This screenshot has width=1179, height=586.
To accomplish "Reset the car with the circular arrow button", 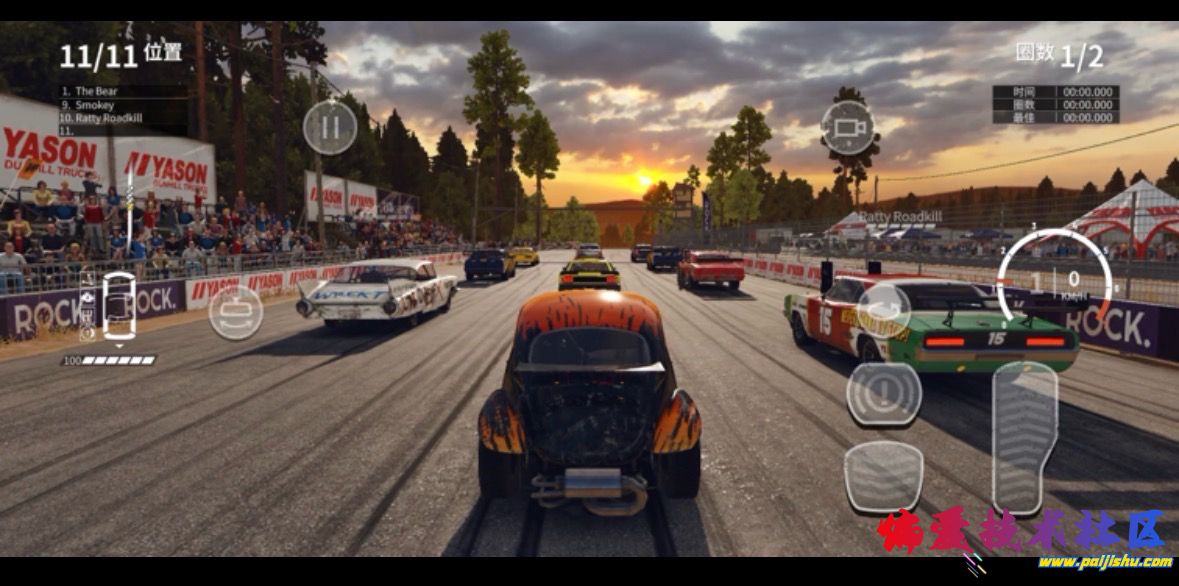I will point(884,311).
